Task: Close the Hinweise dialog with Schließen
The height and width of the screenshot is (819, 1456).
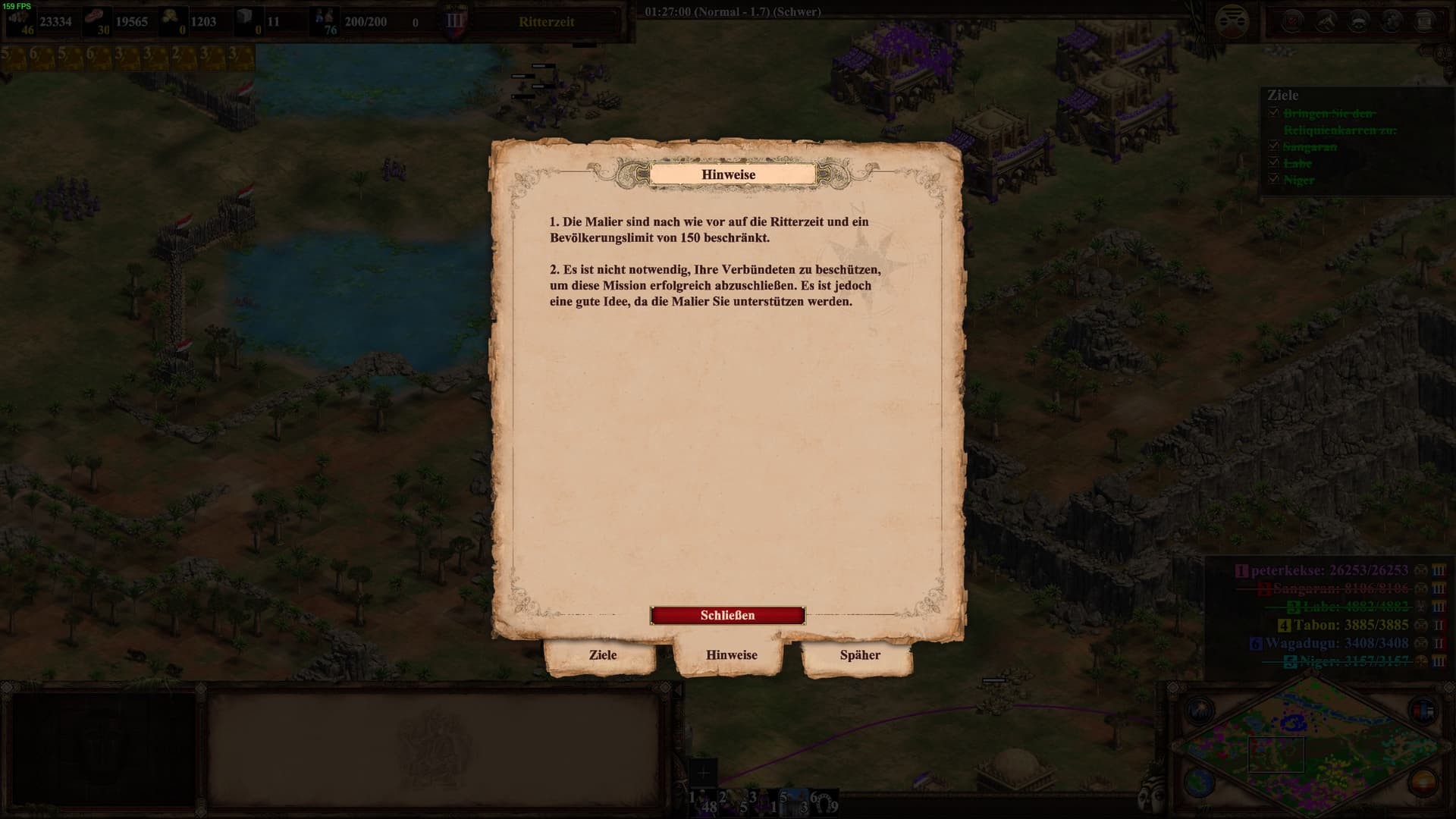Action: click(x=727, y=615)
